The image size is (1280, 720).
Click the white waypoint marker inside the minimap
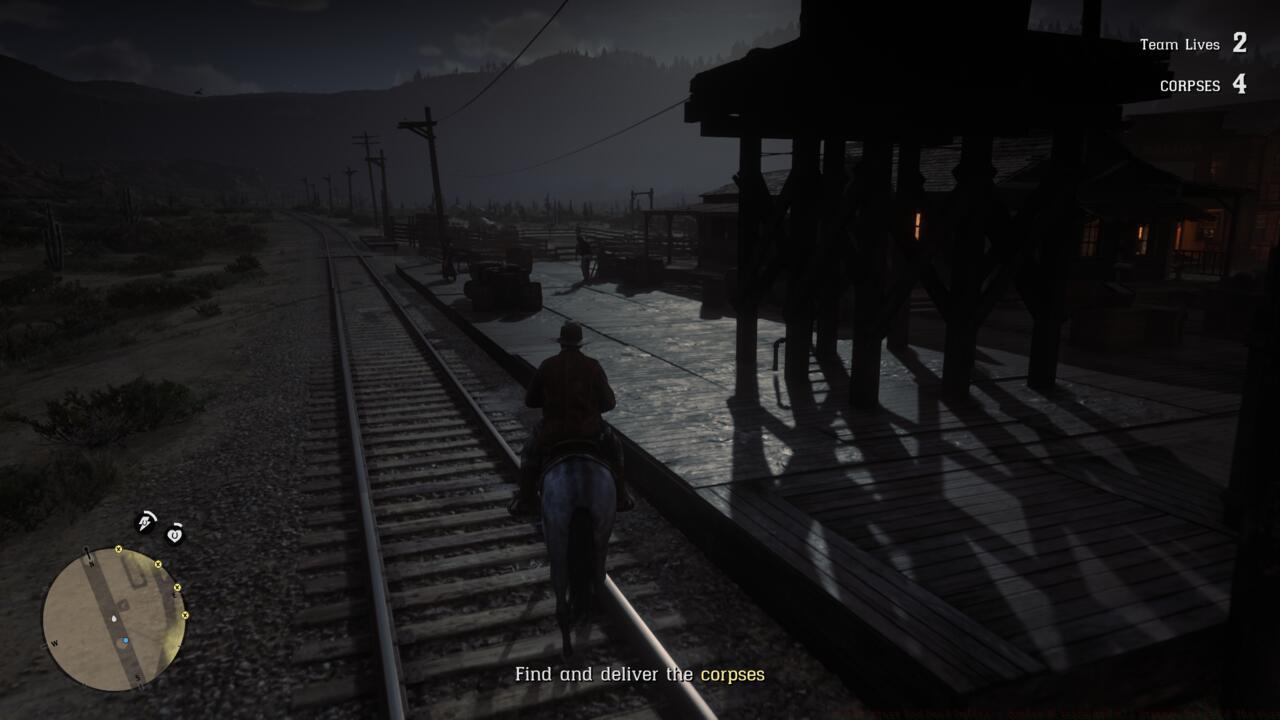[114, 619]
